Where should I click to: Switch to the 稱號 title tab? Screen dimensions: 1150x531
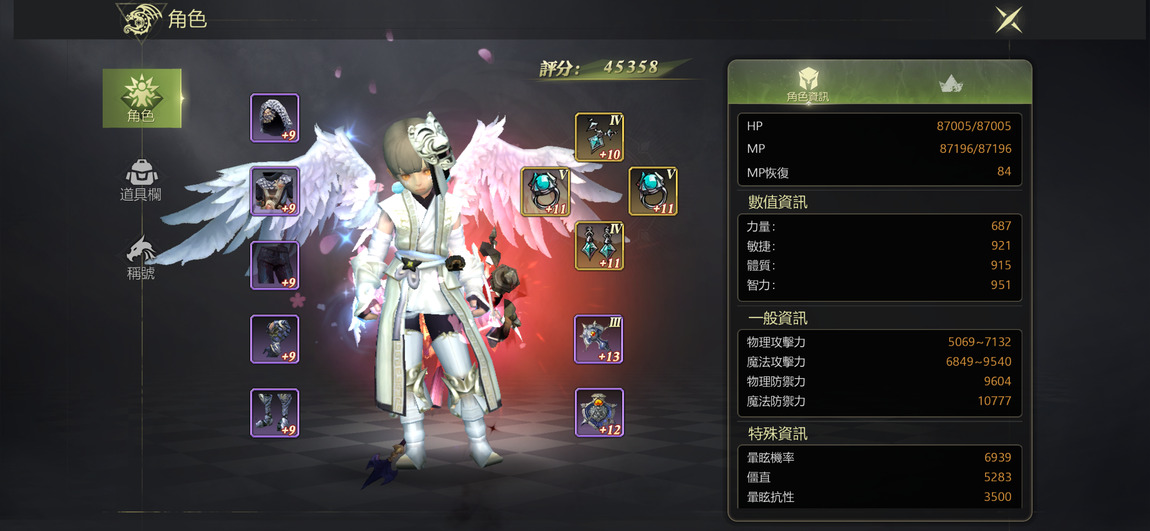click(x=141, y=258)
